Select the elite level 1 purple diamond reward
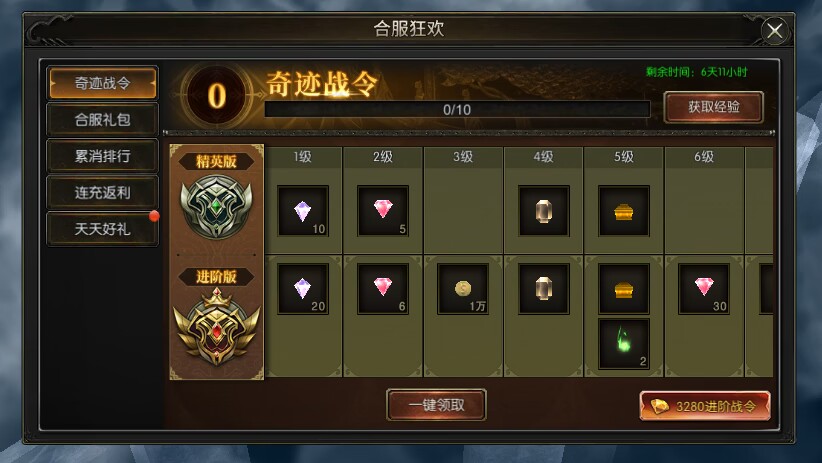This screenshot has width=822, height=463. click(x=302, y=211)
